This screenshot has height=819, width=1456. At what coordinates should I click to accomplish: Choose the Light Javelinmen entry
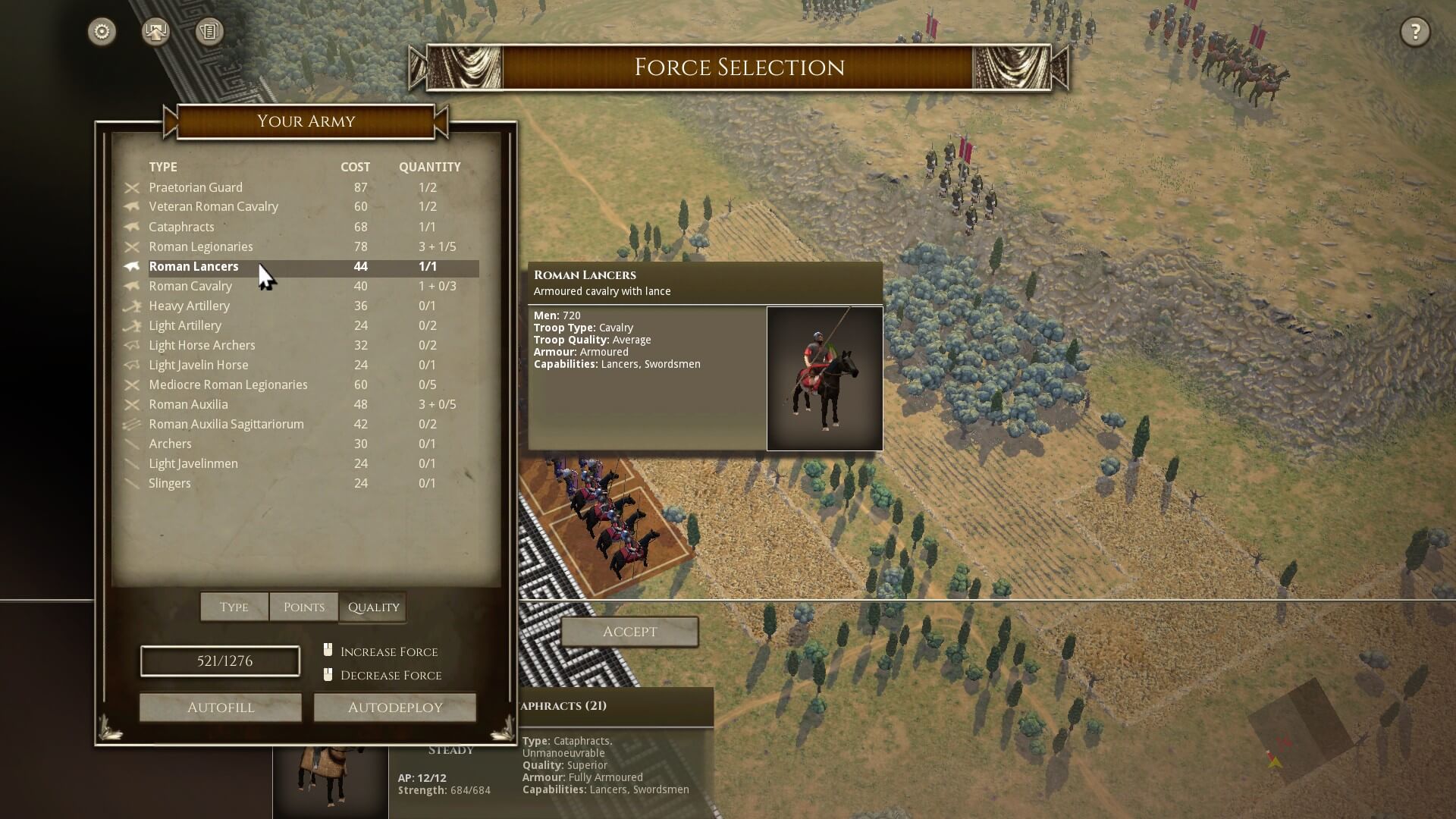point(193,463)
